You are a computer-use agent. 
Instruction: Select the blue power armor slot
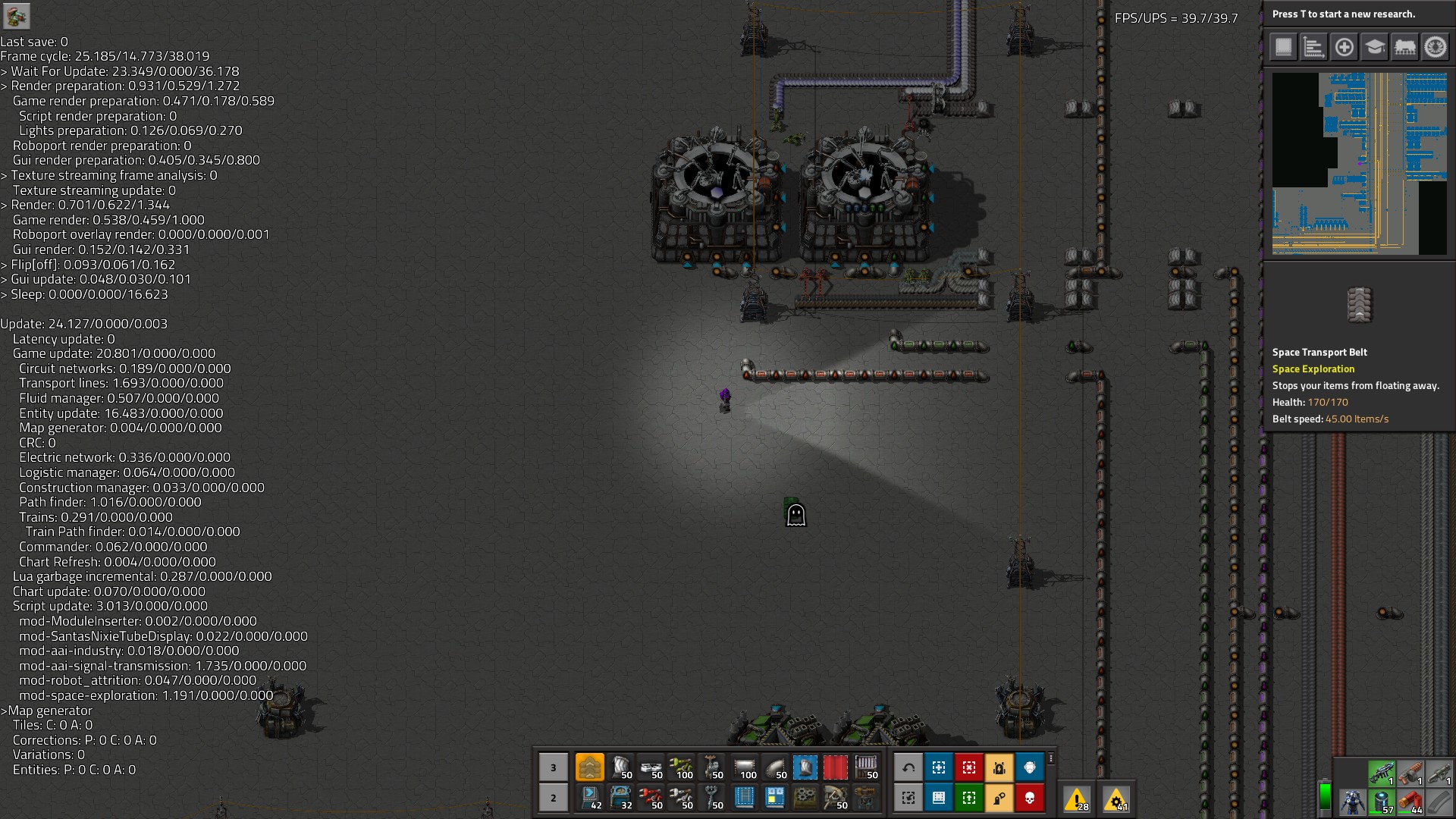[x=1352, y=802]
